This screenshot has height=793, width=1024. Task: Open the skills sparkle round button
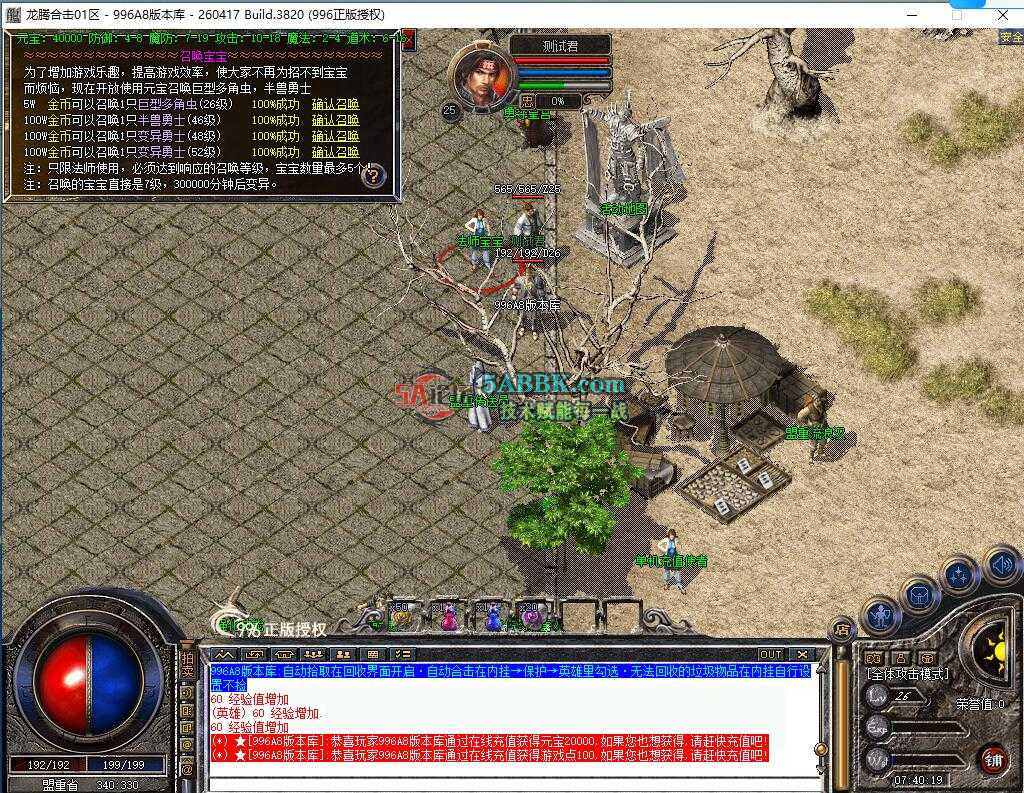960,576
